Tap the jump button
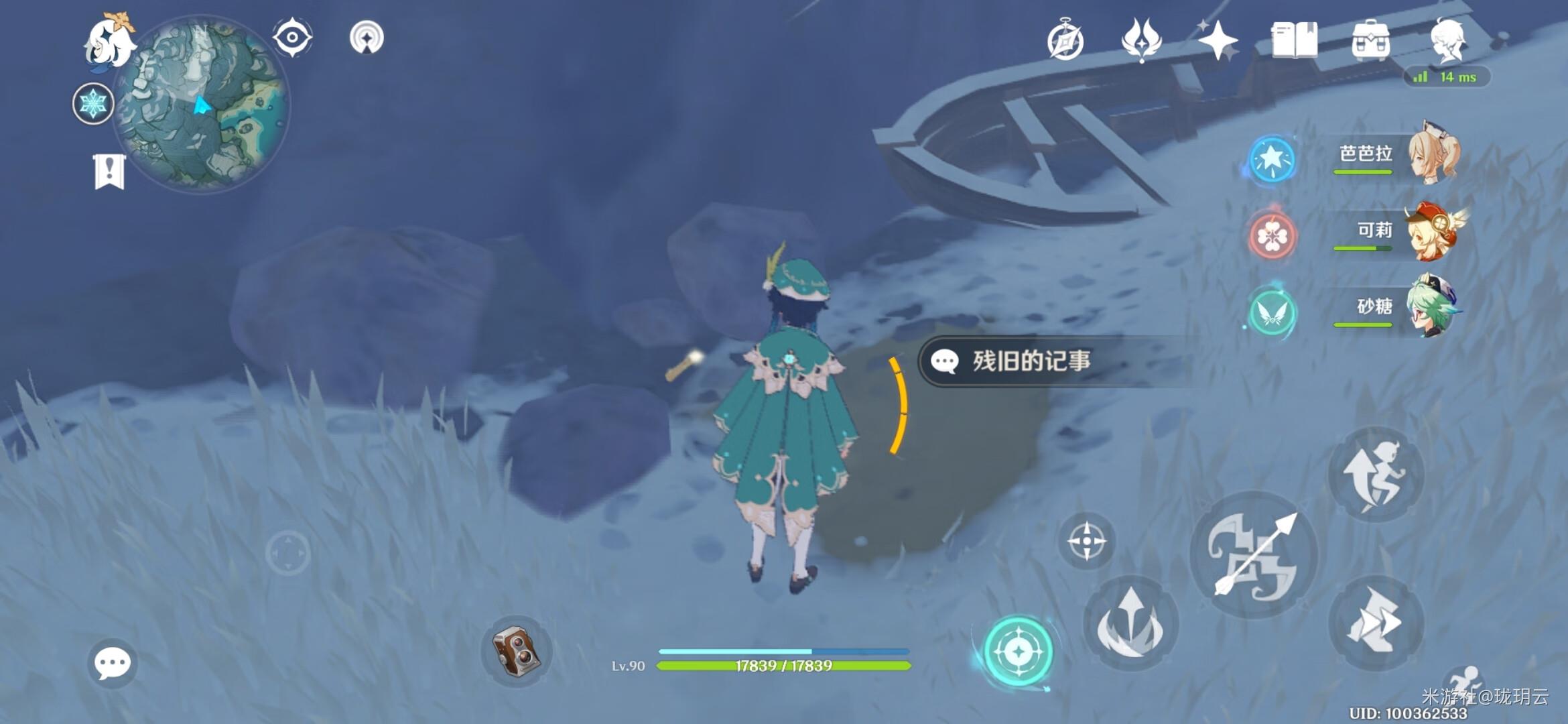The width and height of the screenshot is (1568, 724). (x=1376, y=475)
